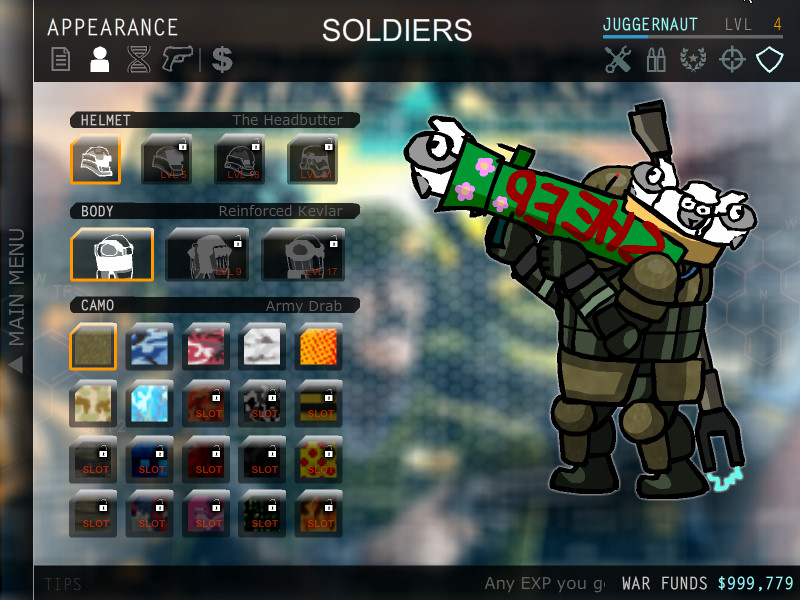Pick the tan desert camo swatch
The height and width of the screenshot is (600, 800).
pos(93,404)
